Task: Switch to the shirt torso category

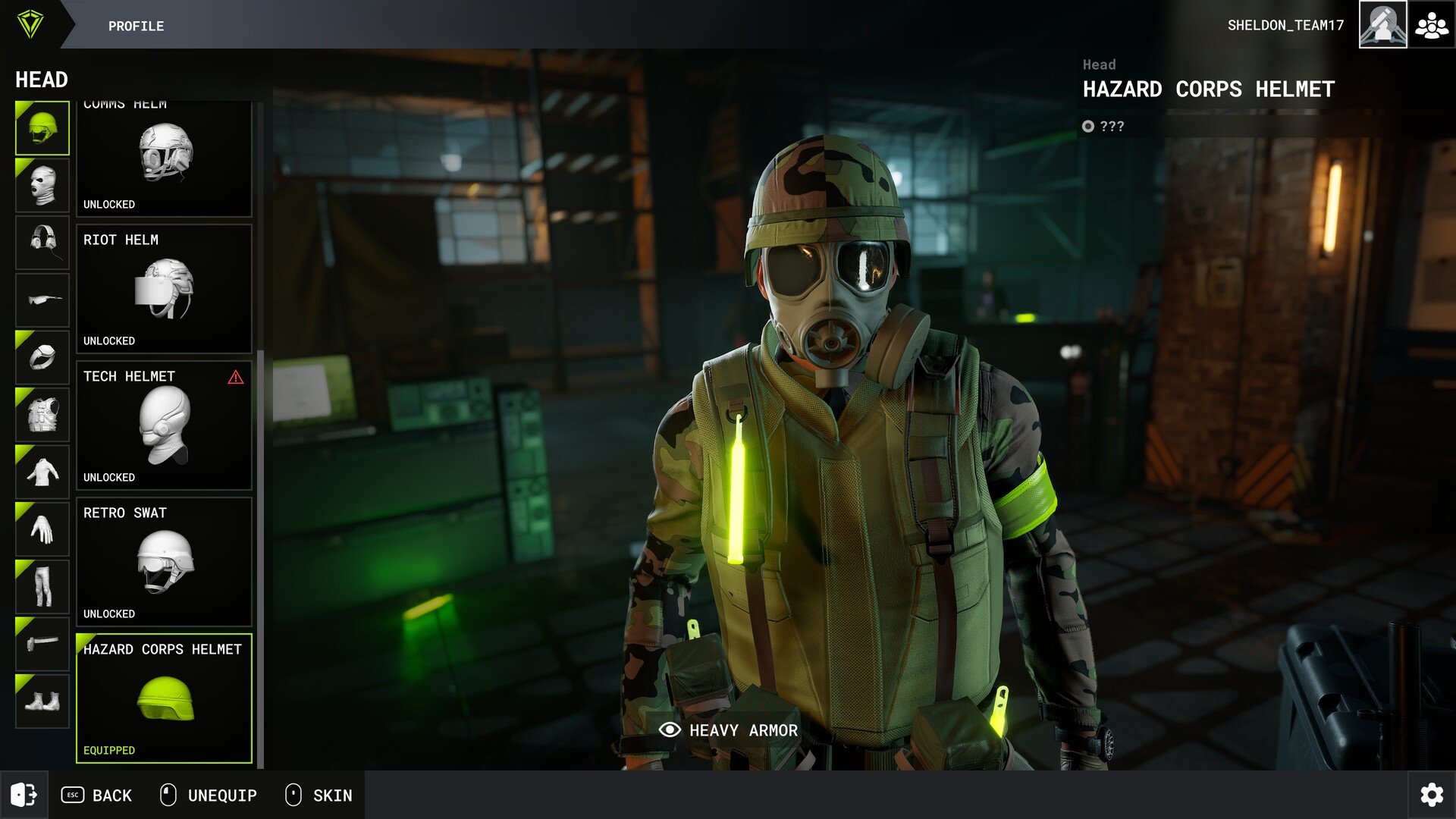Action: (42, 472)
